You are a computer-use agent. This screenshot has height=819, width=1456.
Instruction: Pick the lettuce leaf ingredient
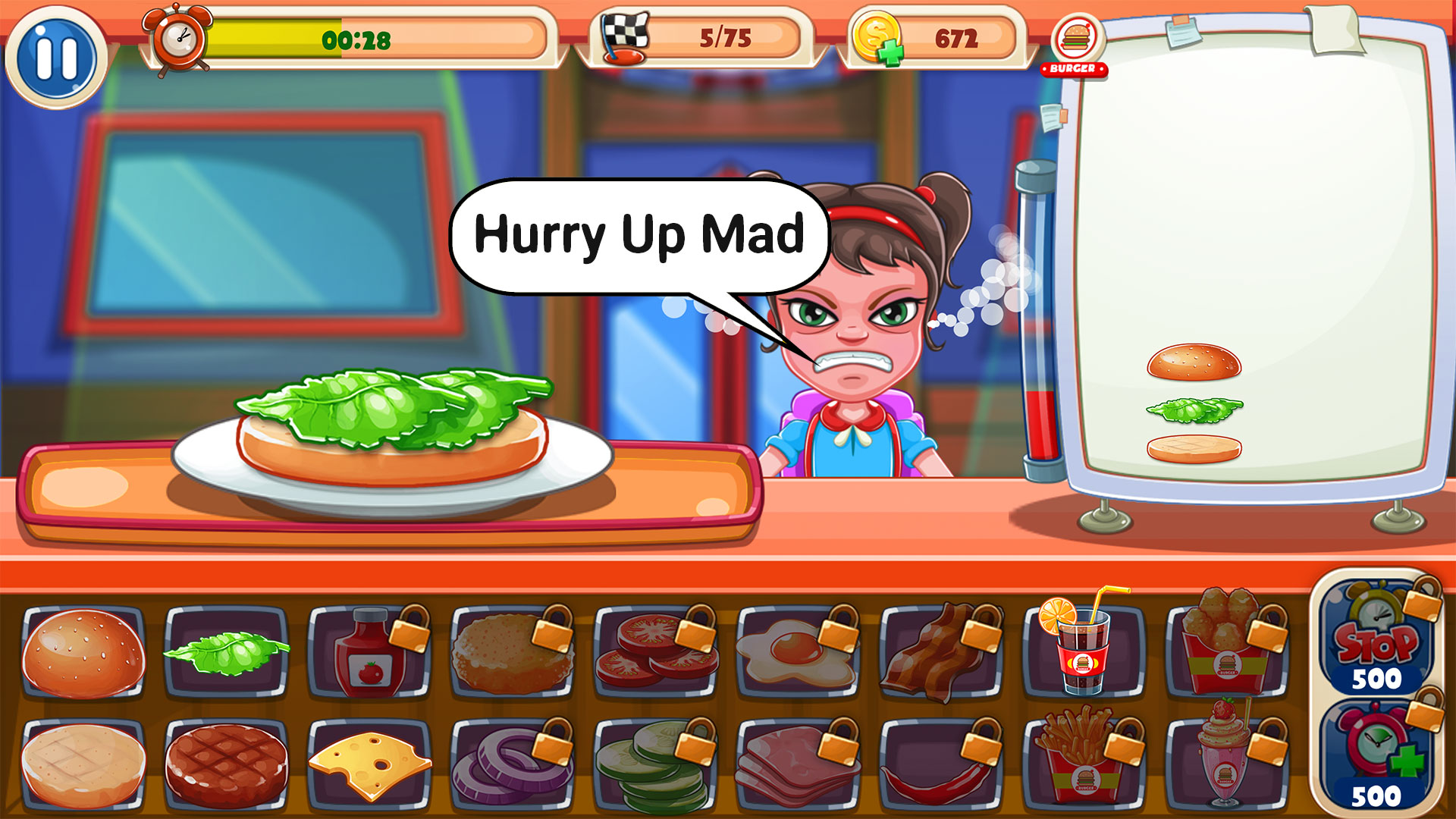pos(226,653)
